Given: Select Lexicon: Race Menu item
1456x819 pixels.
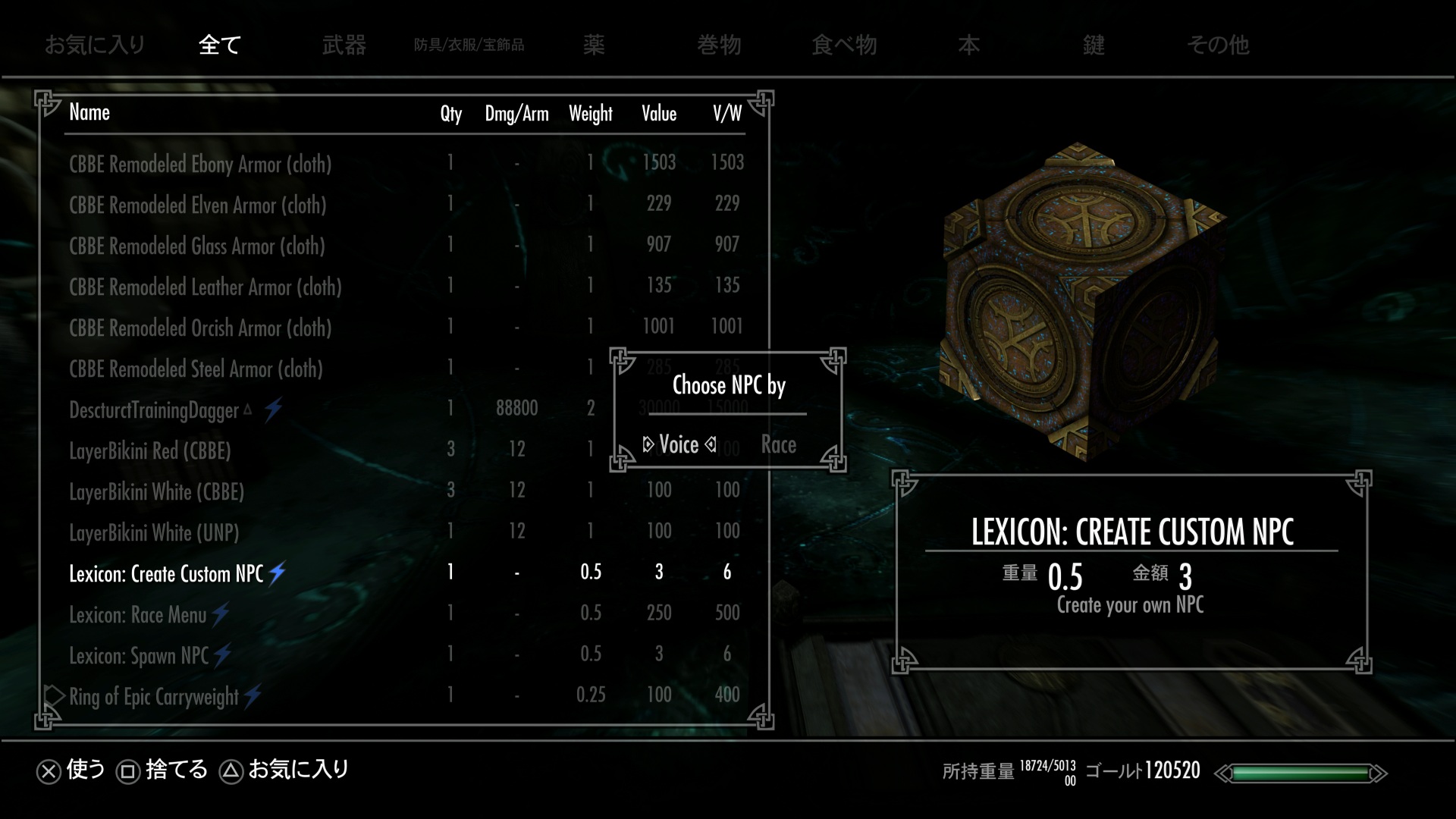Looking at the screenshot, I should [x=138, y=614].
